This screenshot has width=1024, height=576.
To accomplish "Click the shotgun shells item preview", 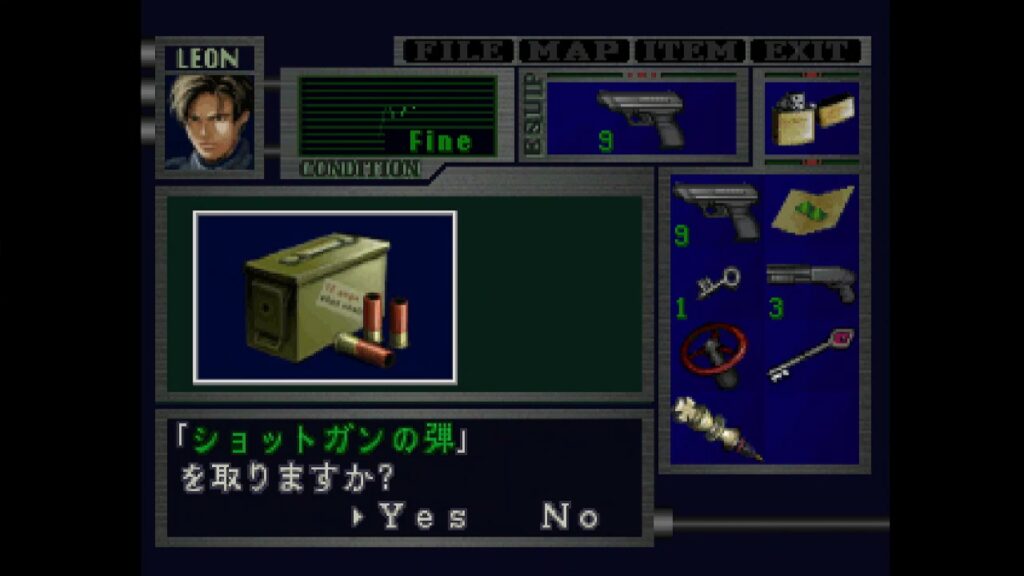I will (x=325, y=297).
